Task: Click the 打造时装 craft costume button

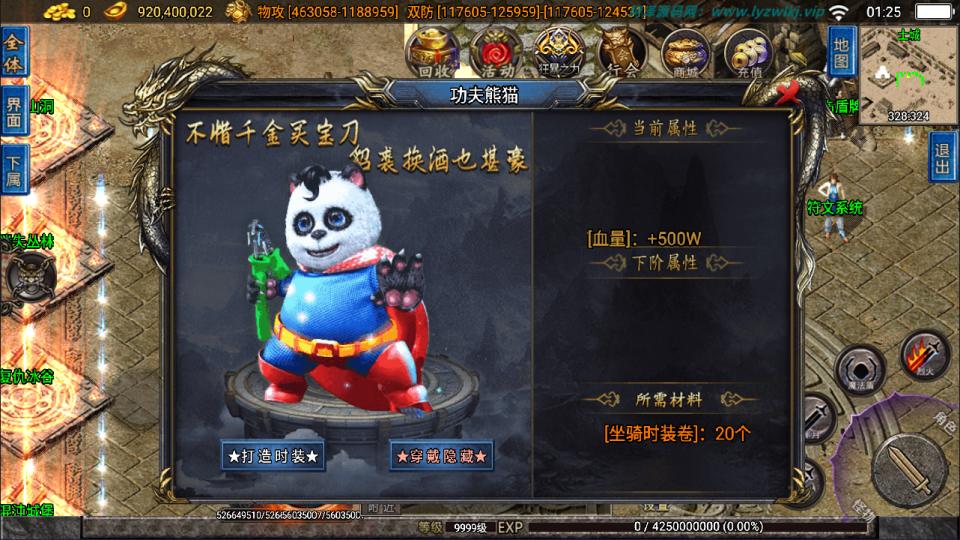Action: point(273,455)
